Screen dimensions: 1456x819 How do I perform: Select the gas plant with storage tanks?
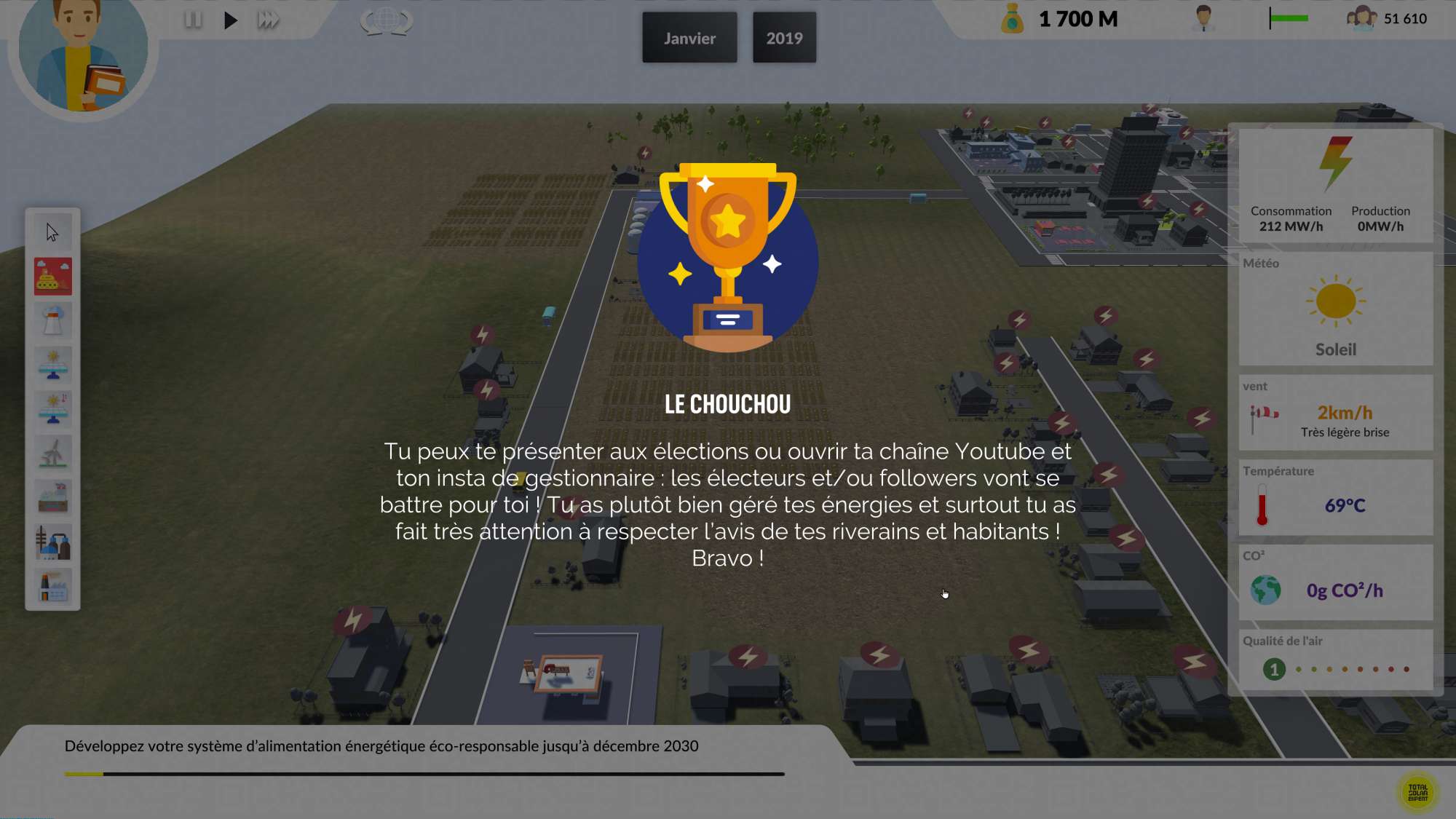coord(52,542)
